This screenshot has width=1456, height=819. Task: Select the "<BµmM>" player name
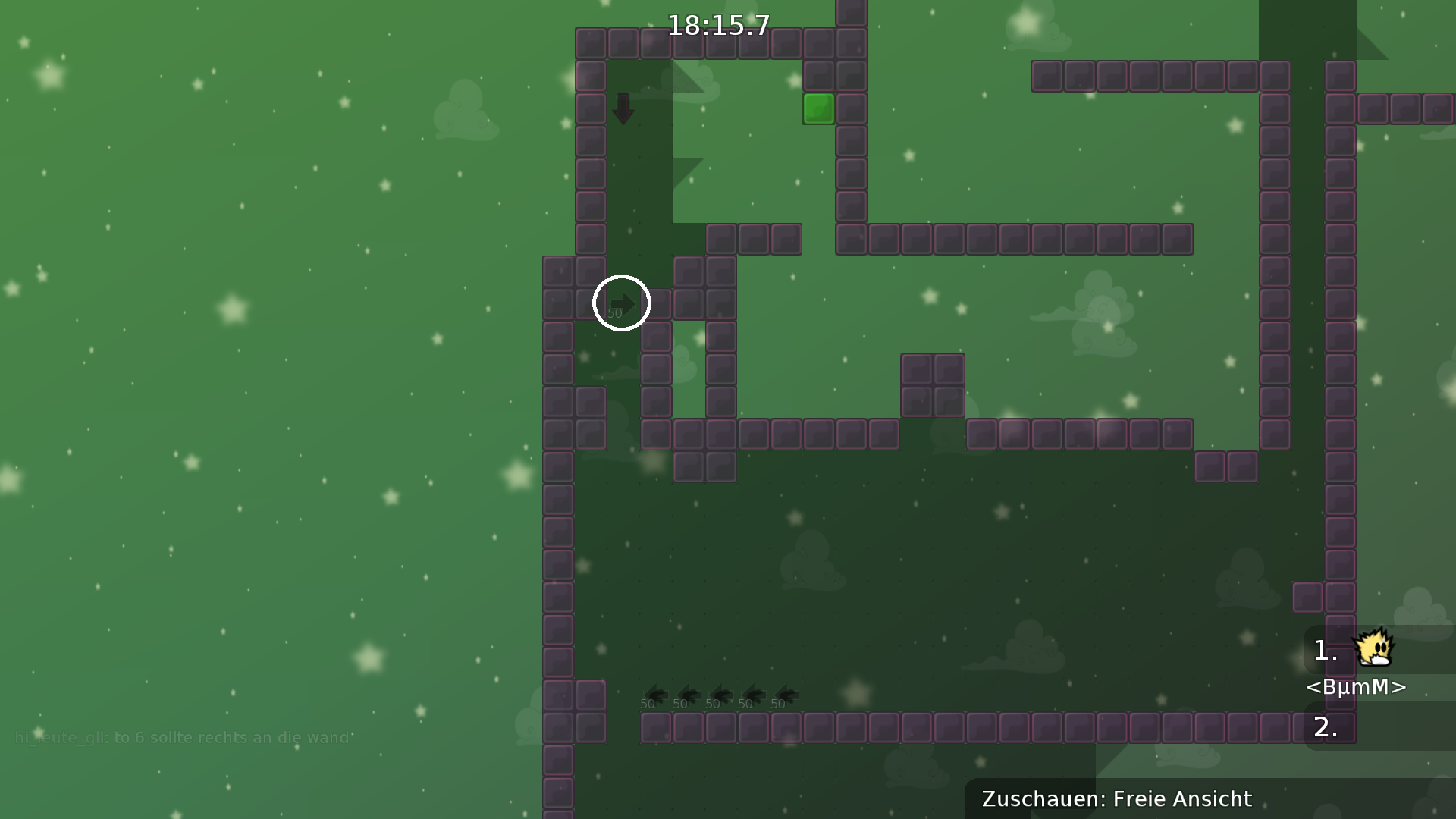point(1357,688)
